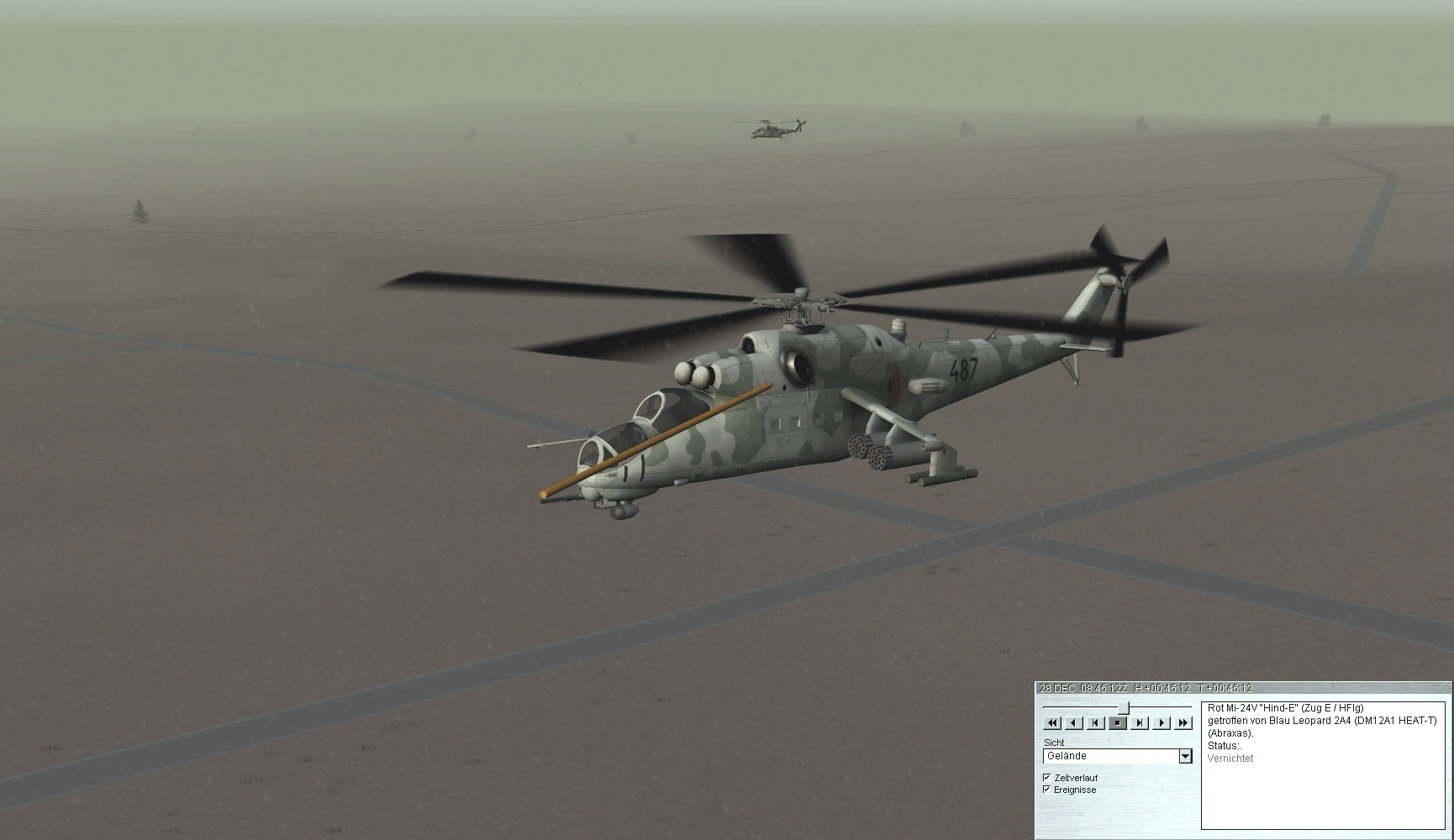Toggle the Zeitverlauf checkbox
The height and width of the screenshot is (840, 1454).
point(1046,778)
